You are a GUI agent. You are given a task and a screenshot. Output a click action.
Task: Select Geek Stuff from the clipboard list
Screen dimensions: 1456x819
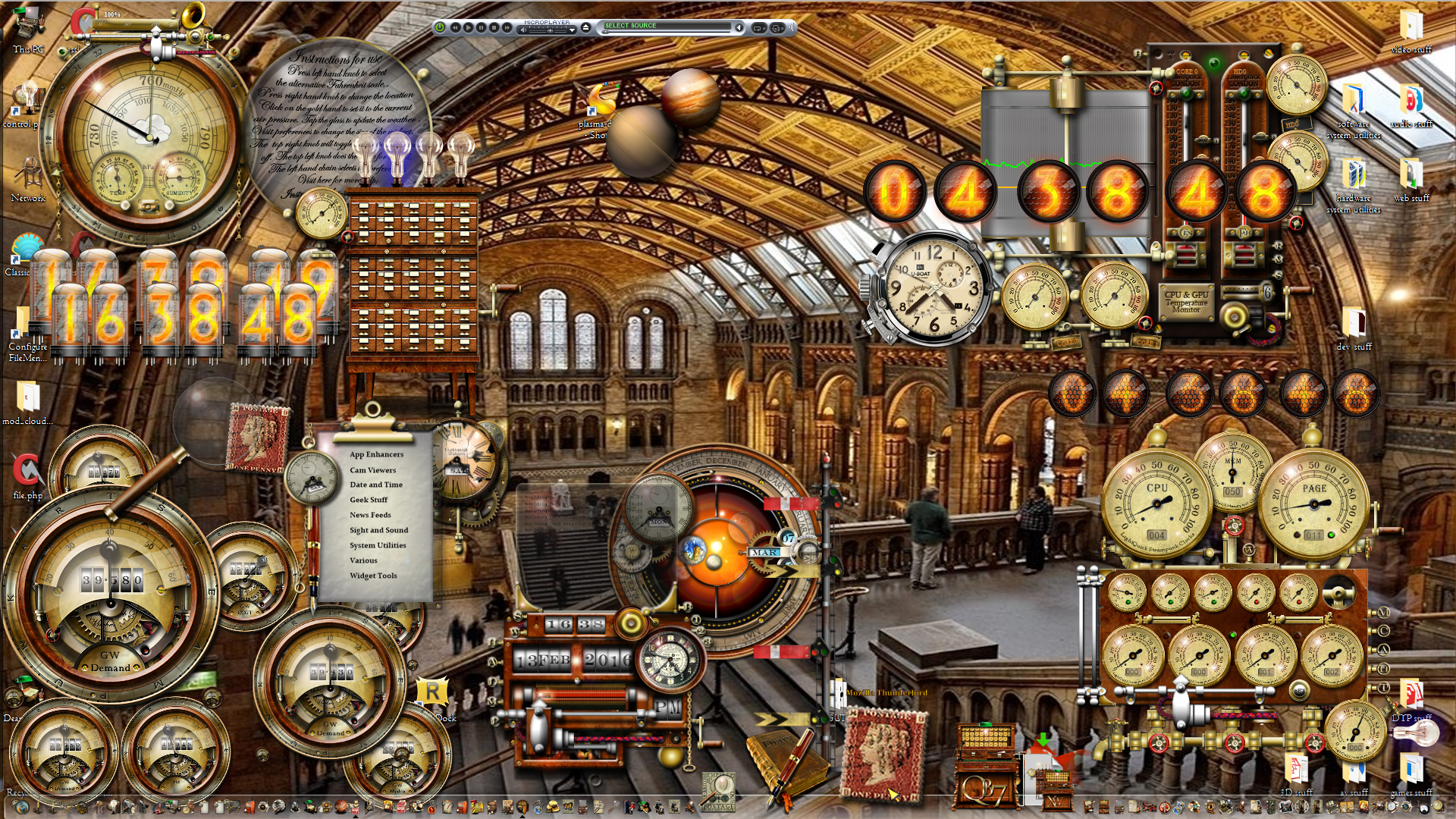369,500
